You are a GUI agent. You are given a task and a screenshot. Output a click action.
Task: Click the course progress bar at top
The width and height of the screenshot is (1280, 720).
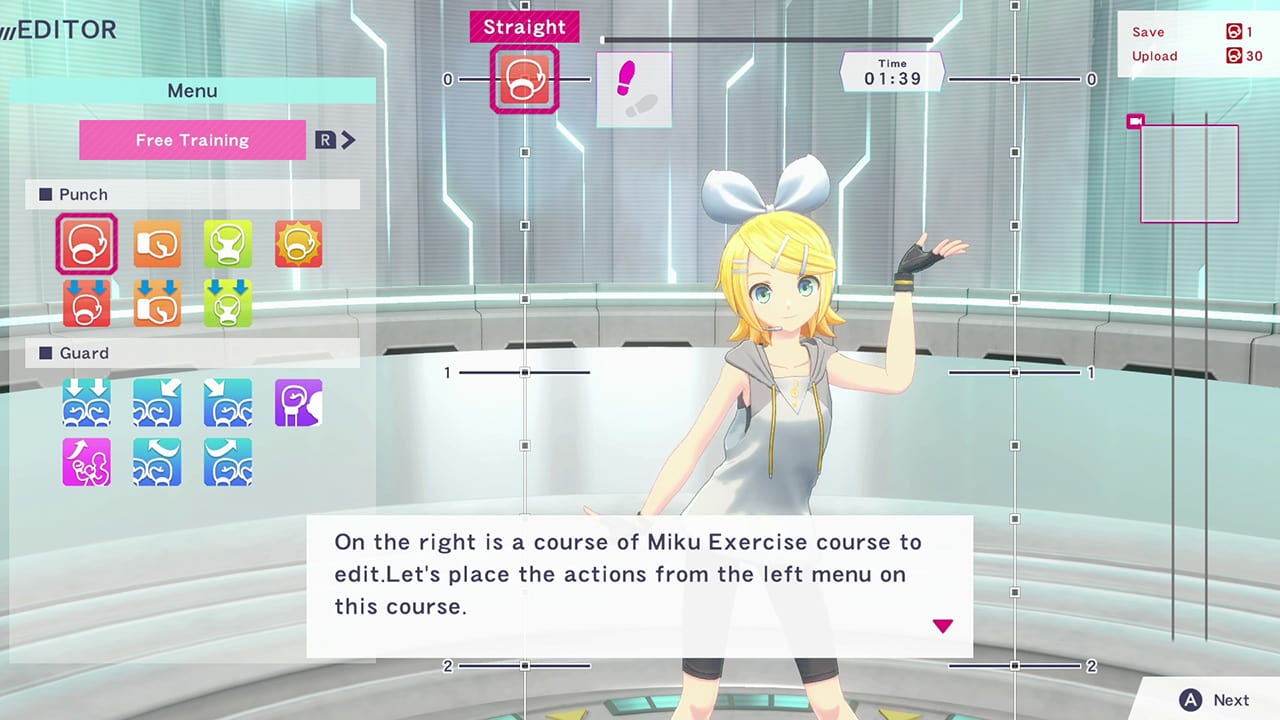click(x=766, y=39)
